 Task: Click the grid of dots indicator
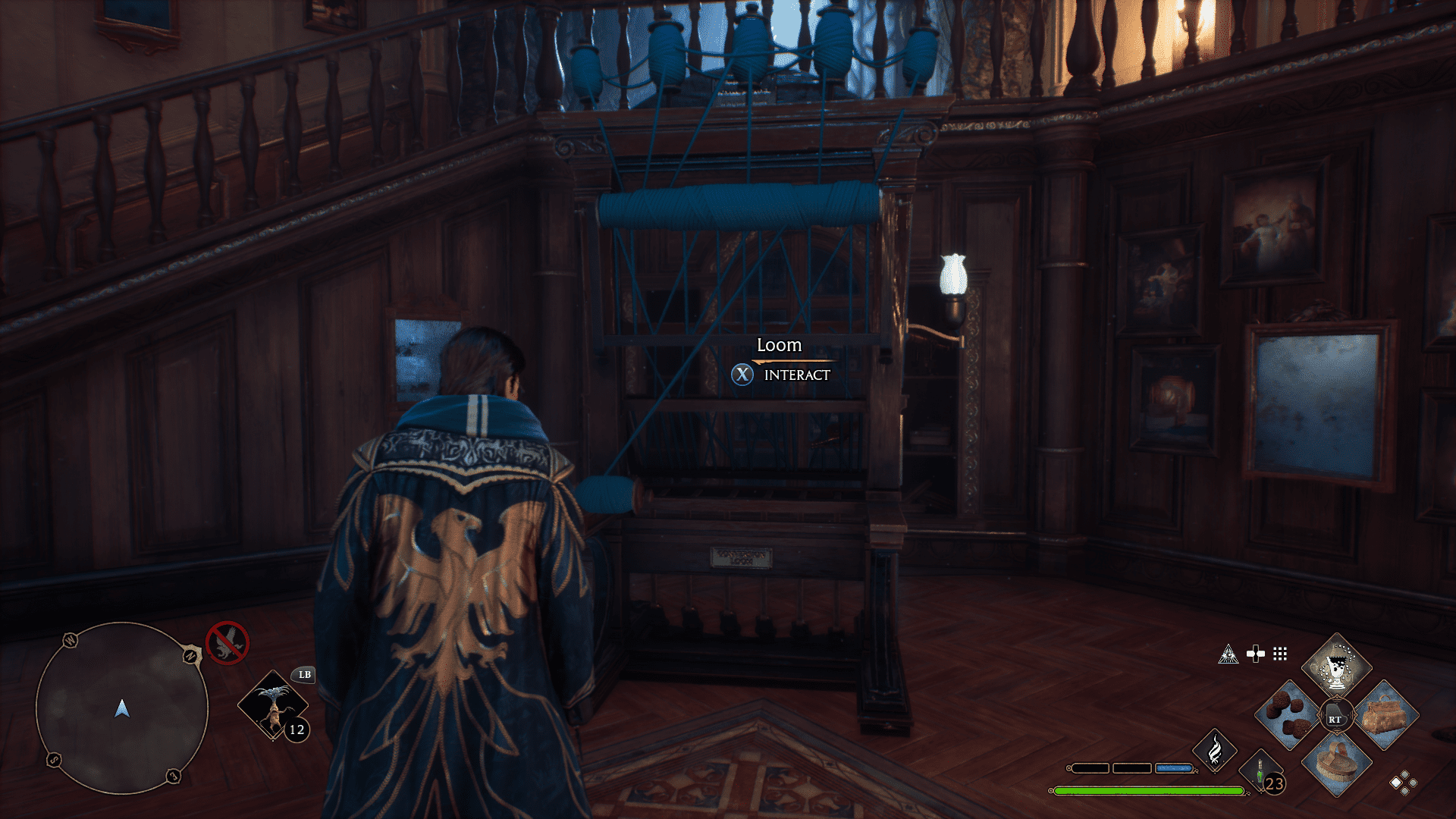click(x=1282, y=652)
